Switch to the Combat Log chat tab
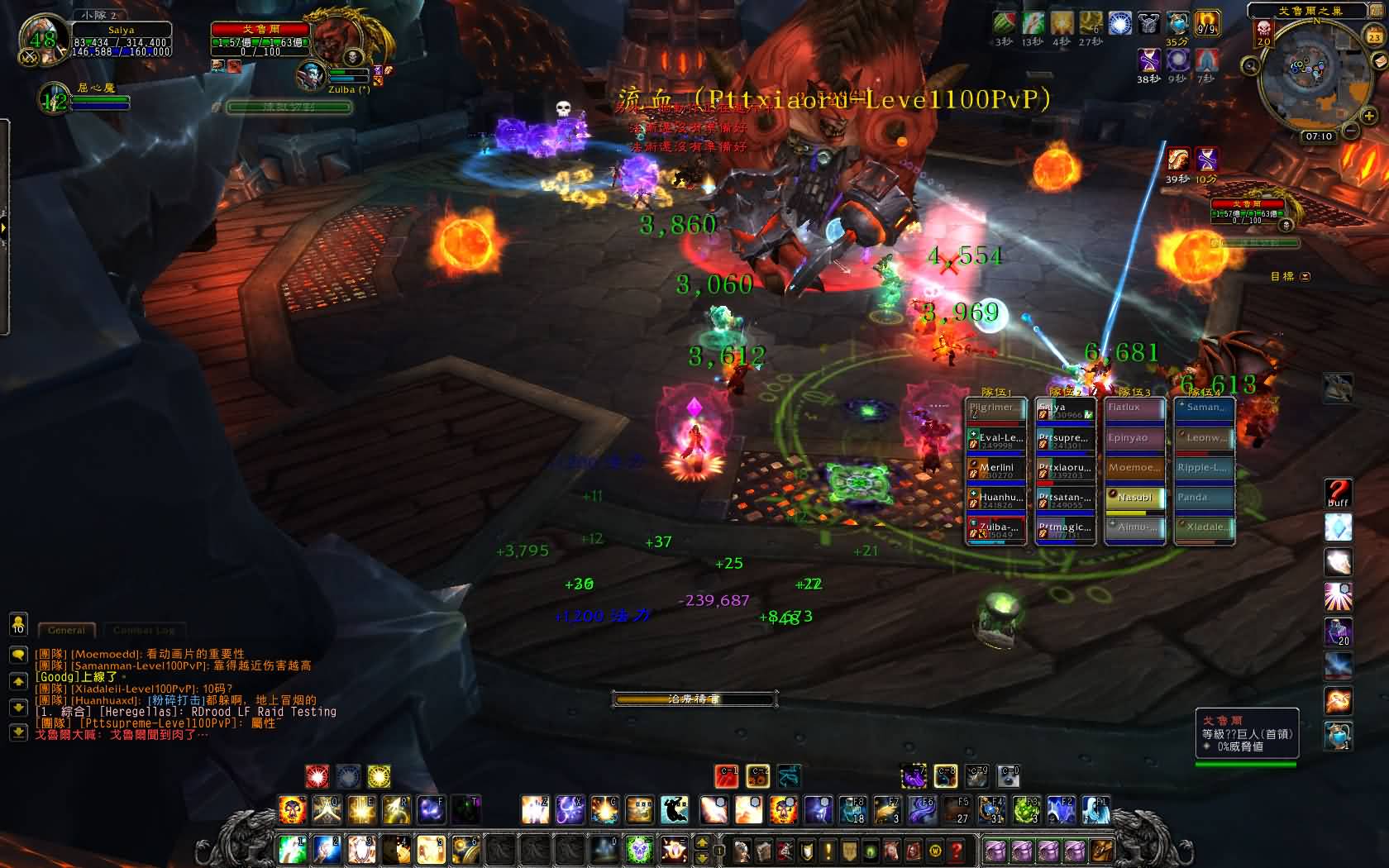This screenshot has height=868, width=1389. 144,630
